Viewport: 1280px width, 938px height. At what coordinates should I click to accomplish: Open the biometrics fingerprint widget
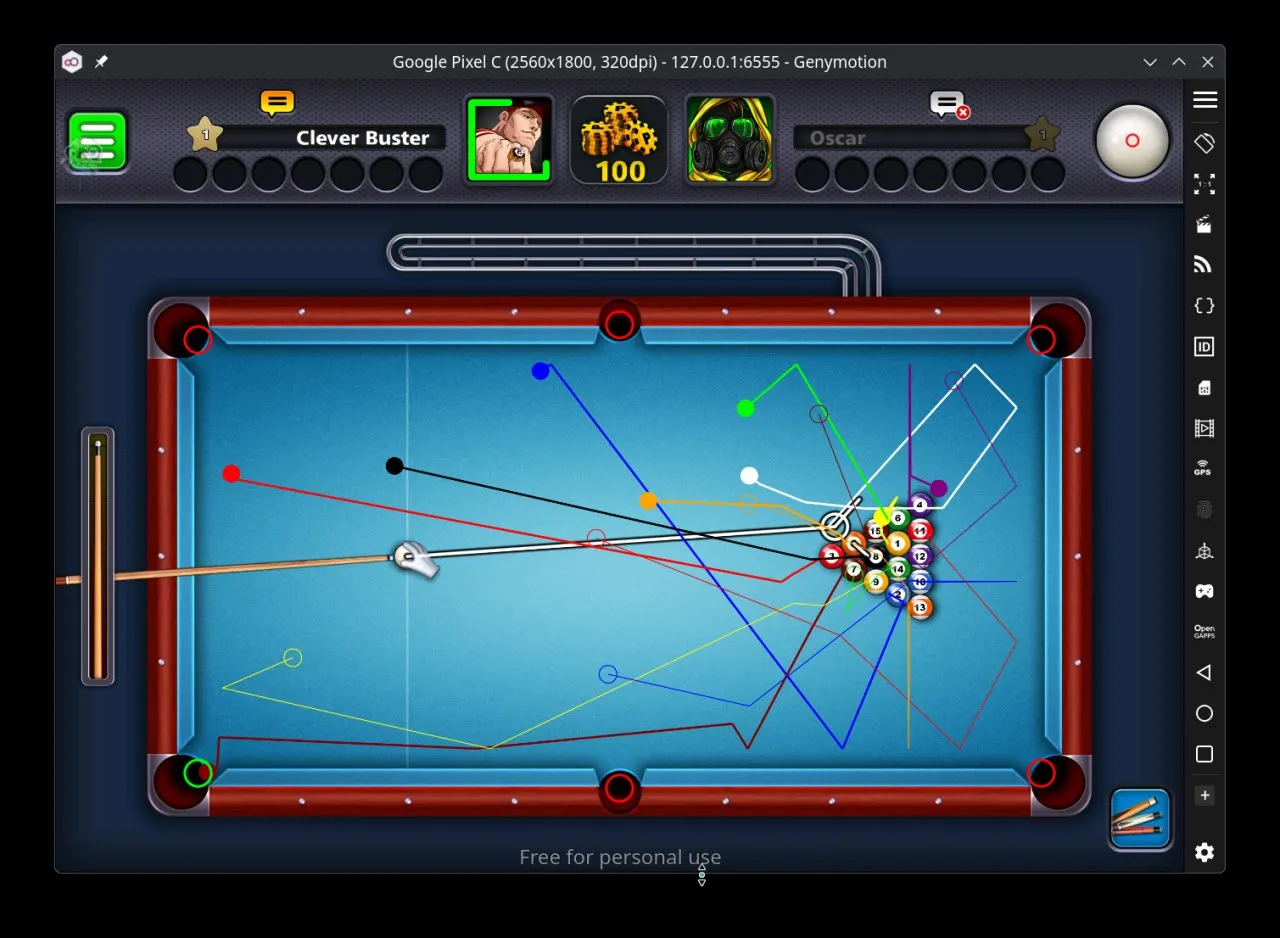1204,510
